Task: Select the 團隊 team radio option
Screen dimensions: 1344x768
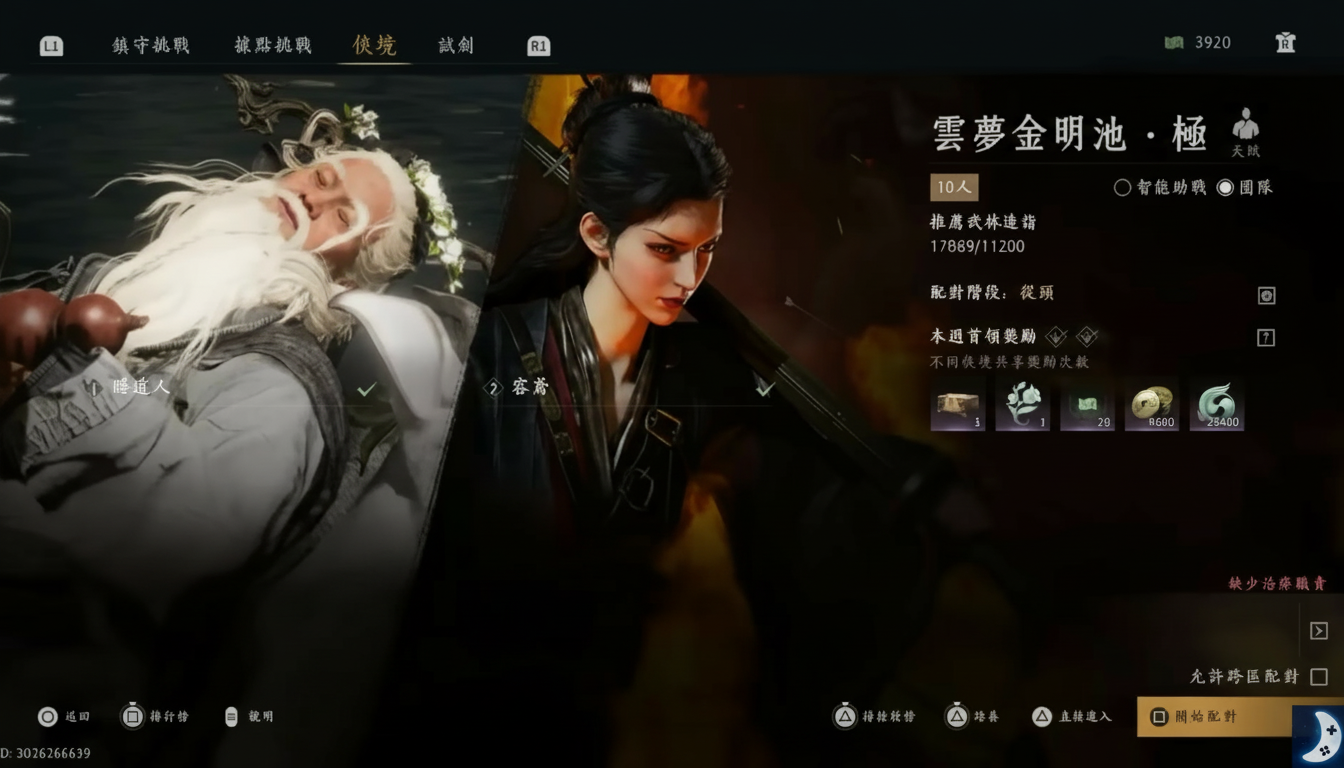Action: pyautogui.click(x=1243, y=187)
